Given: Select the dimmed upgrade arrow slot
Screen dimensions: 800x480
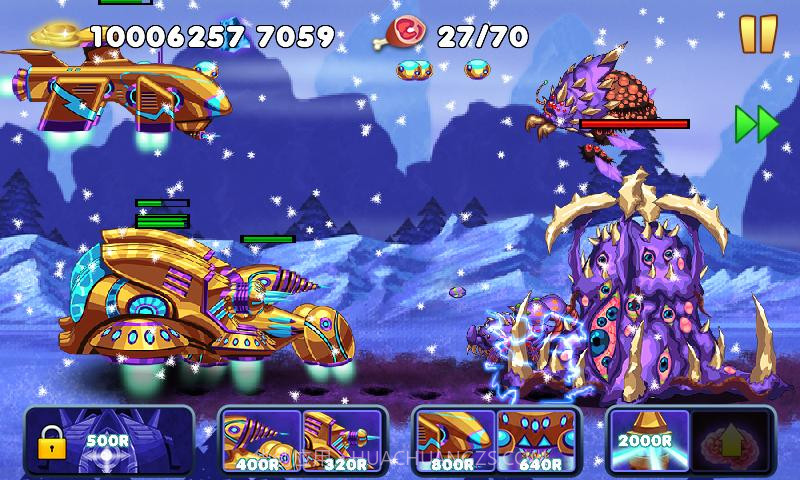Looking at the screenshot, I should pyautogui.click(x=728, y=440).
